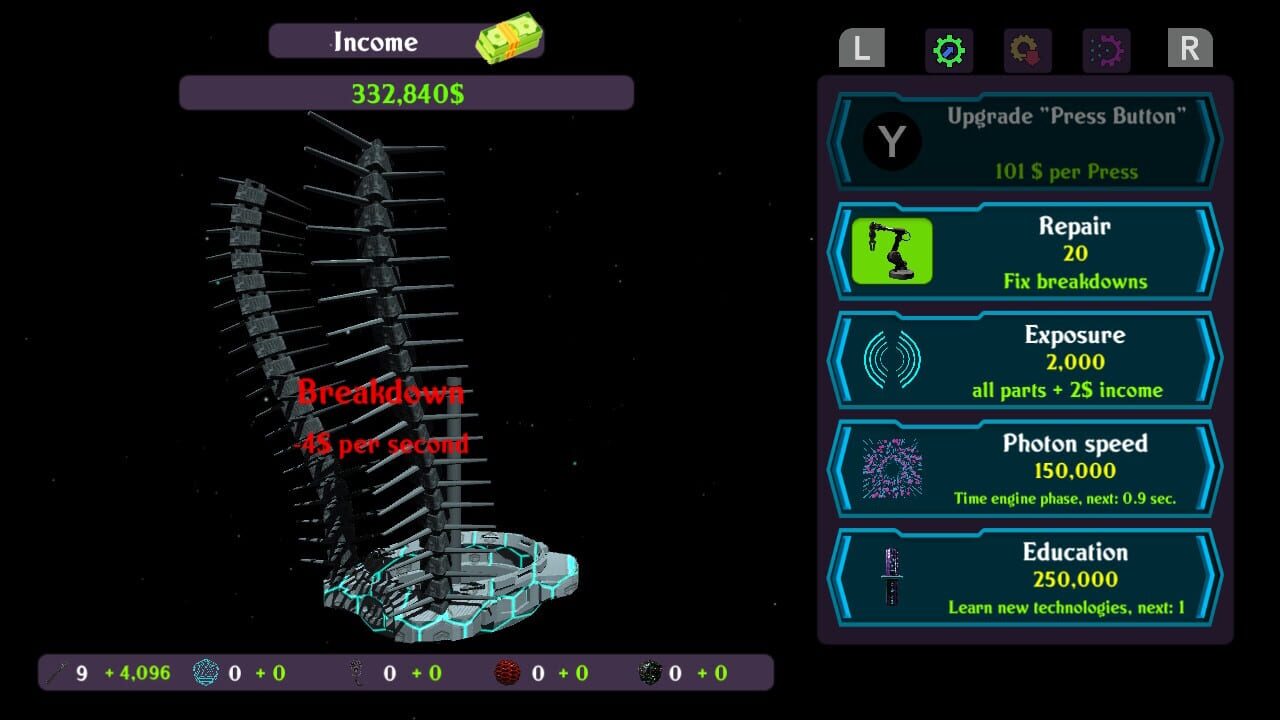Select the needle resource icon showing 9
Image resolution: width=1280 pixels, height=720 pixels.
[x=57, y=673]
